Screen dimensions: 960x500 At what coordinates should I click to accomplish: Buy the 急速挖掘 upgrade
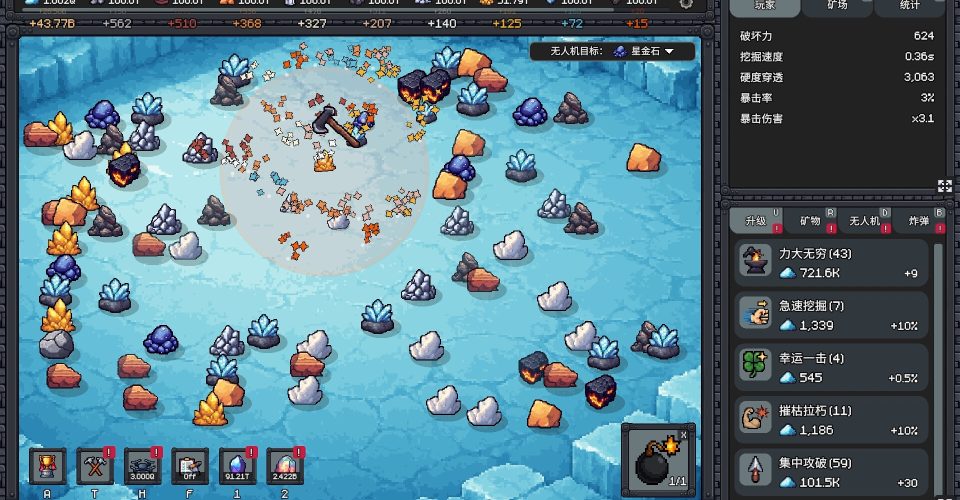pos(832,315)
